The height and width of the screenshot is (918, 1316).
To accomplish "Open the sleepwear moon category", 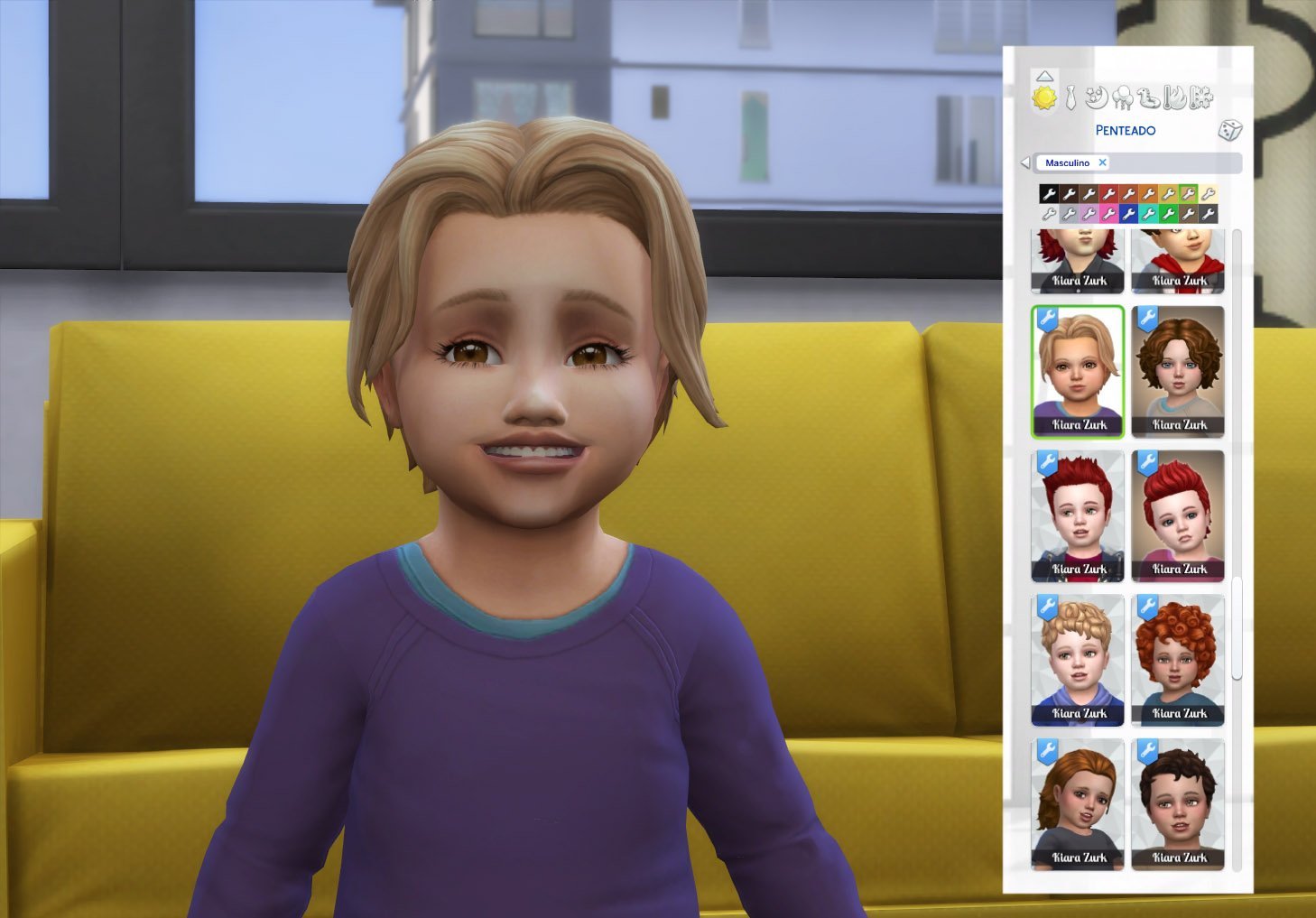I will click(1097, 97).
